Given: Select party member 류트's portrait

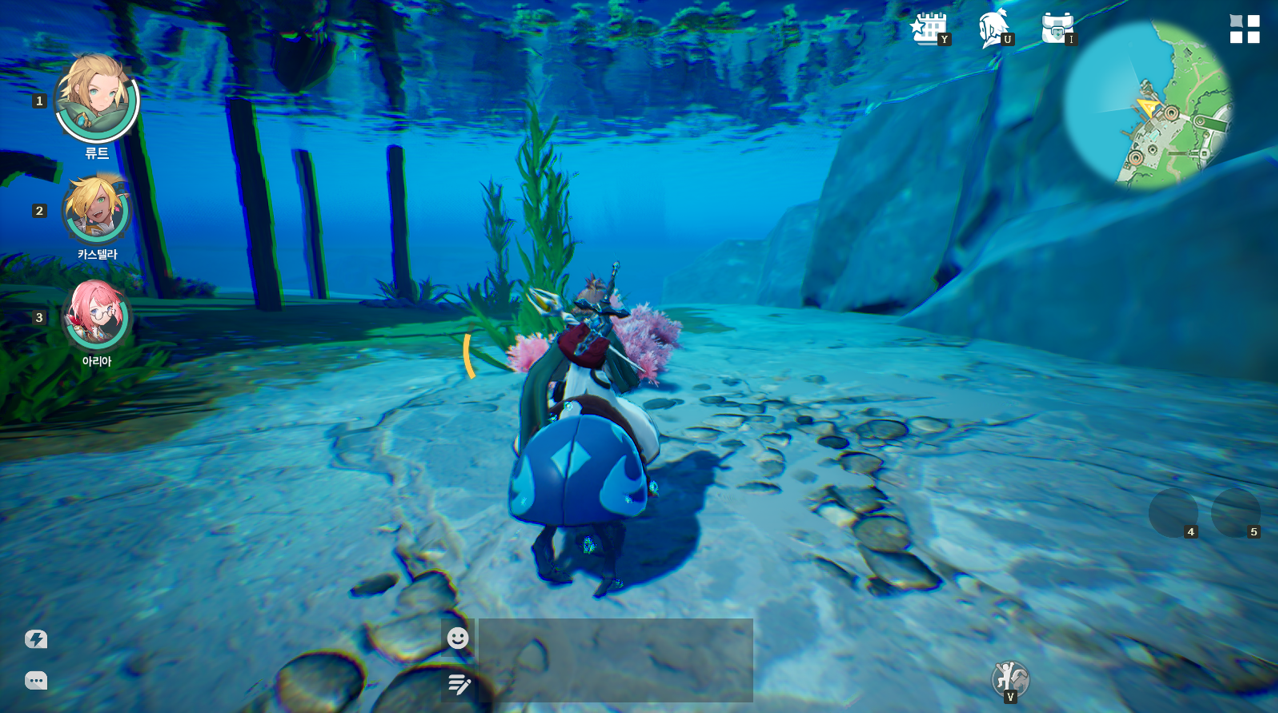Looking at the screenshot, I should [96, 98].
